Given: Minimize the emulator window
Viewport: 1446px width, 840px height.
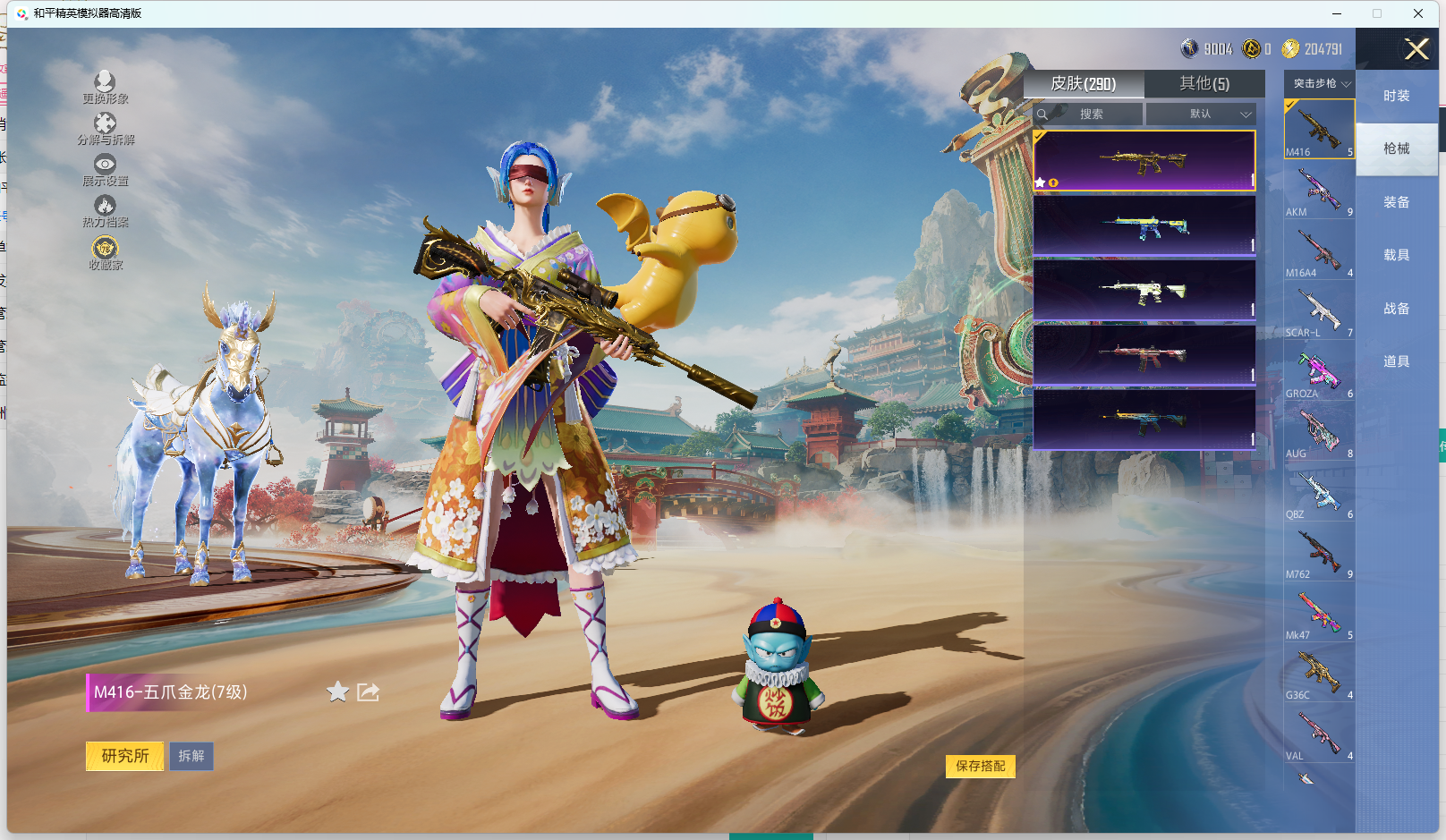Looking at the screenshot, I should coord(1336,13).
